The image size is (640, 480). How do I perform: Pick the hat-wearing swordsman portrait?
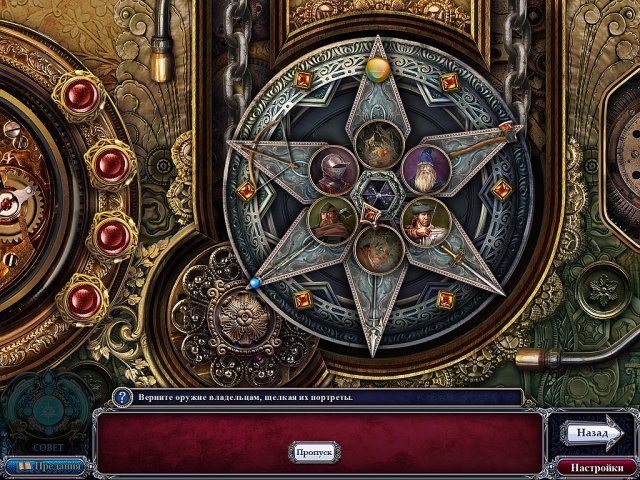425,222
